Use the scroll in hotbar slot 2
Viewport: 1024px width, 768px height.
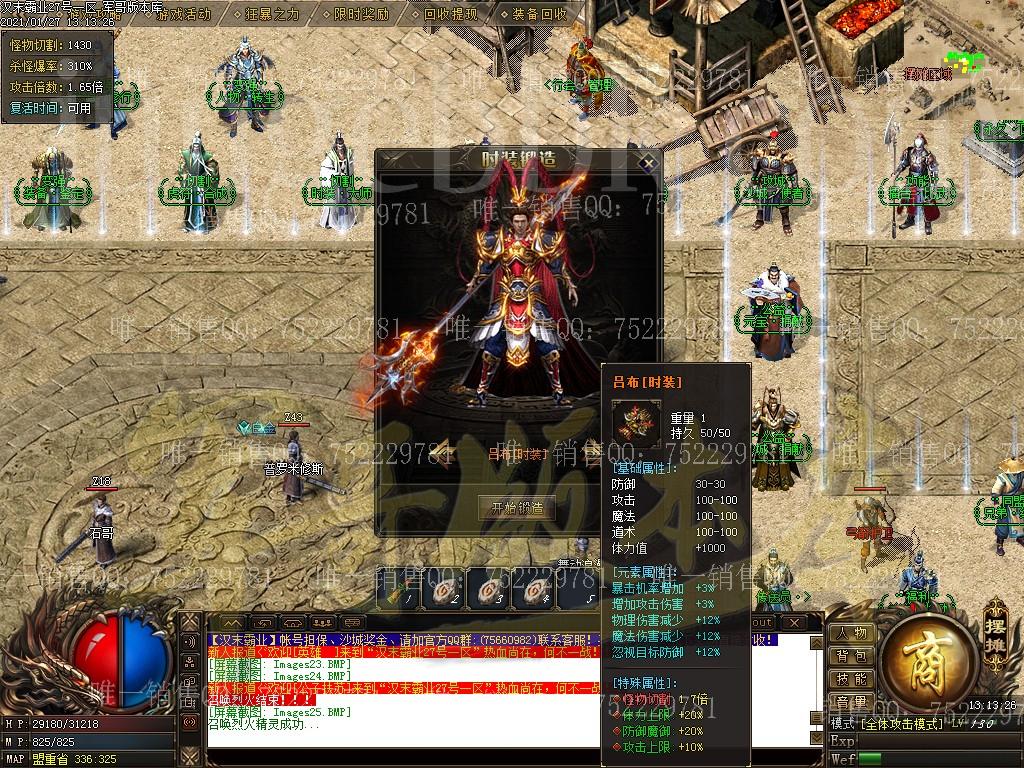(443, 590)
